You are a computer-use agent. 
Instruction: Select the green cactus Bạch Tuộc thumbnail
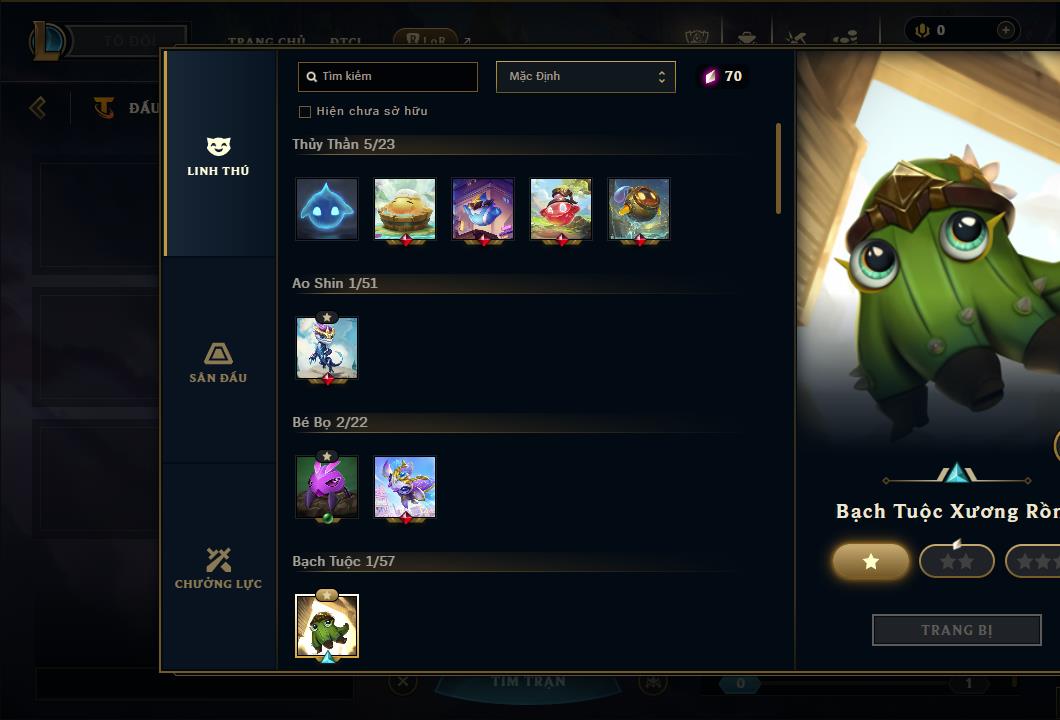coord(327,626)
